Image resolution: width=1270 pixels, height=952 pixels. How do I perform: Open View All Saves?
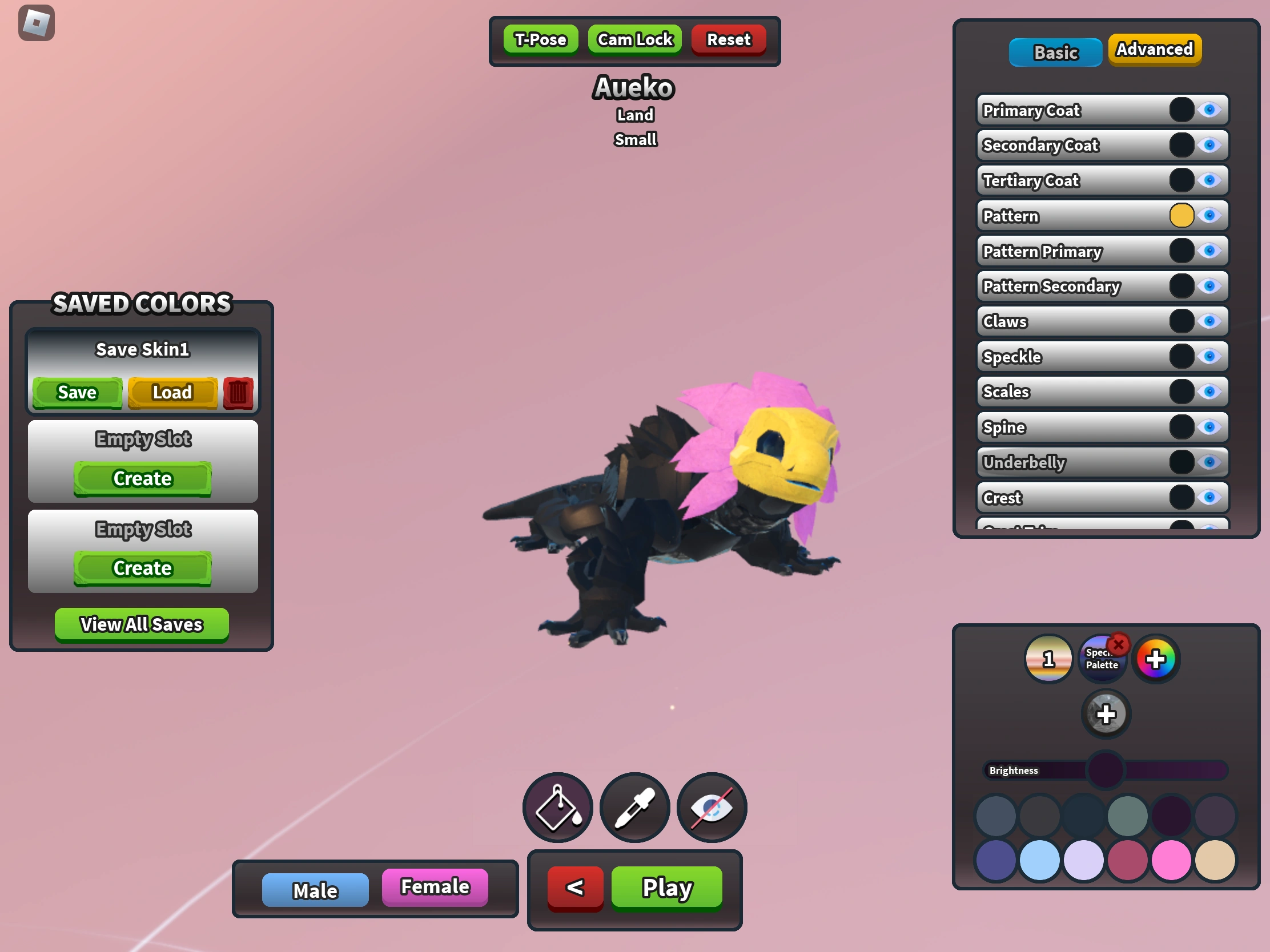[141, 624]
